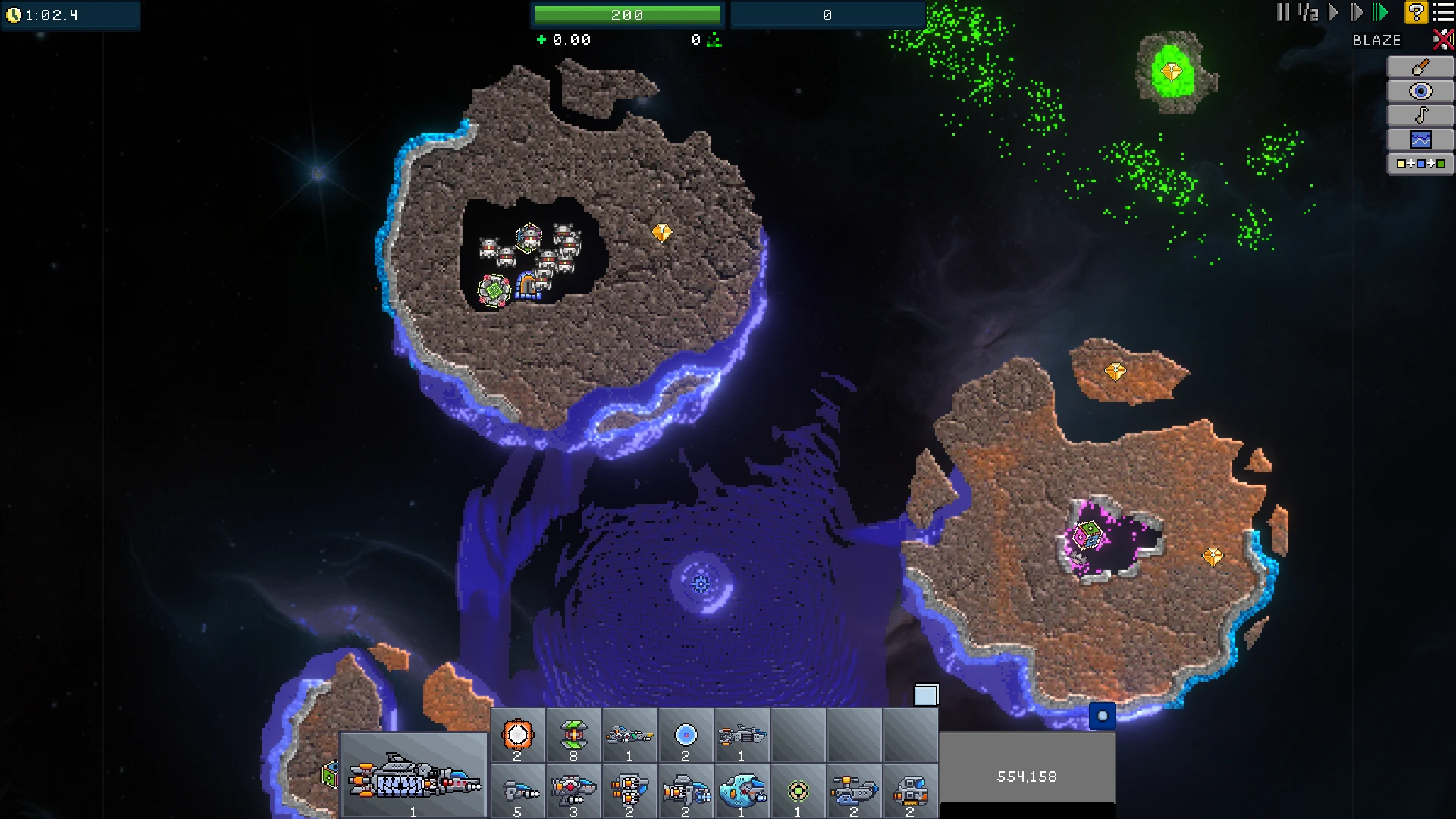This screenshot has height=819, width=1456.
Task: Pause the game
Action: [1282, 13]
